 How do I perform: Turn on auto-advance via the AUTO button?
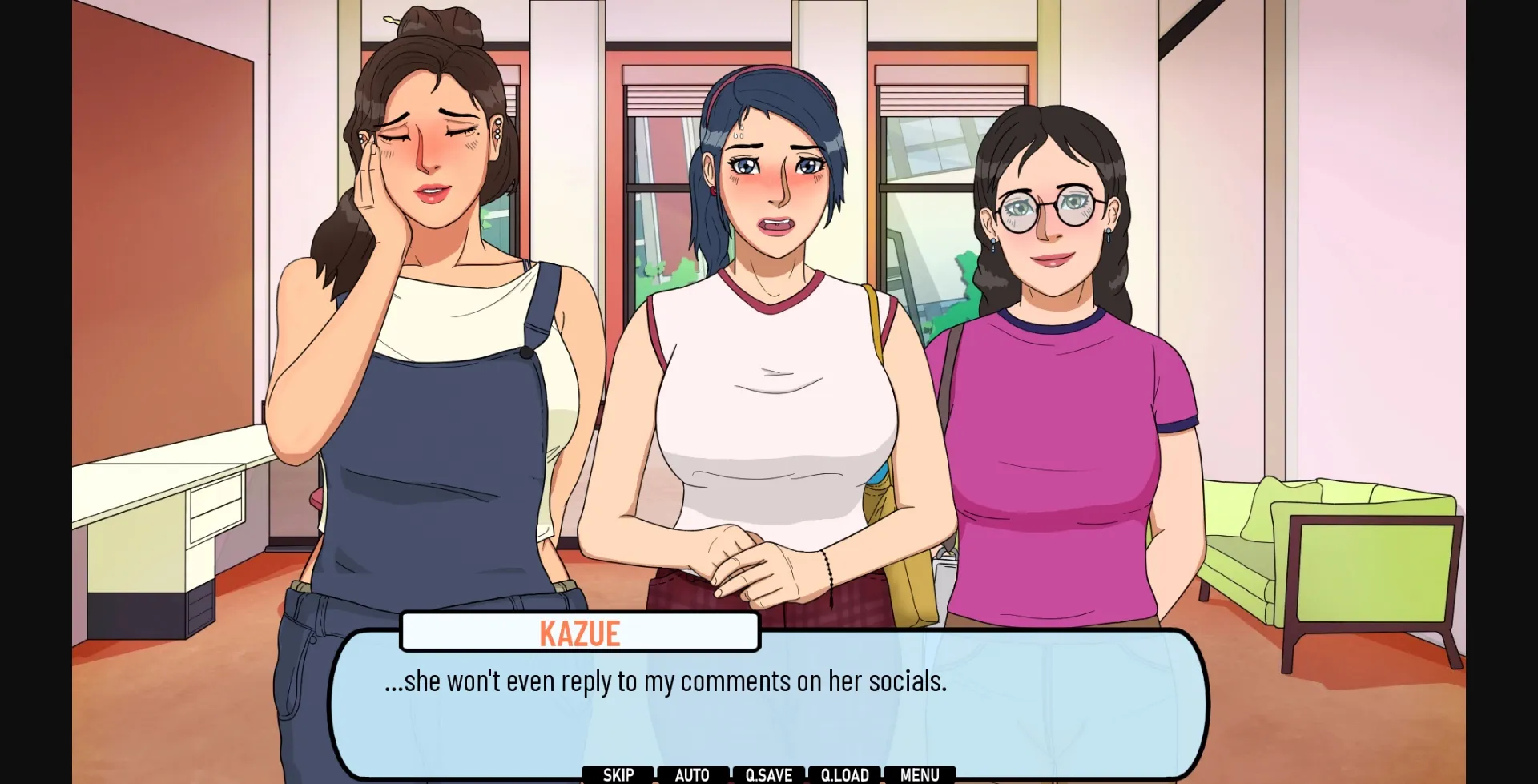pos(692,774)
